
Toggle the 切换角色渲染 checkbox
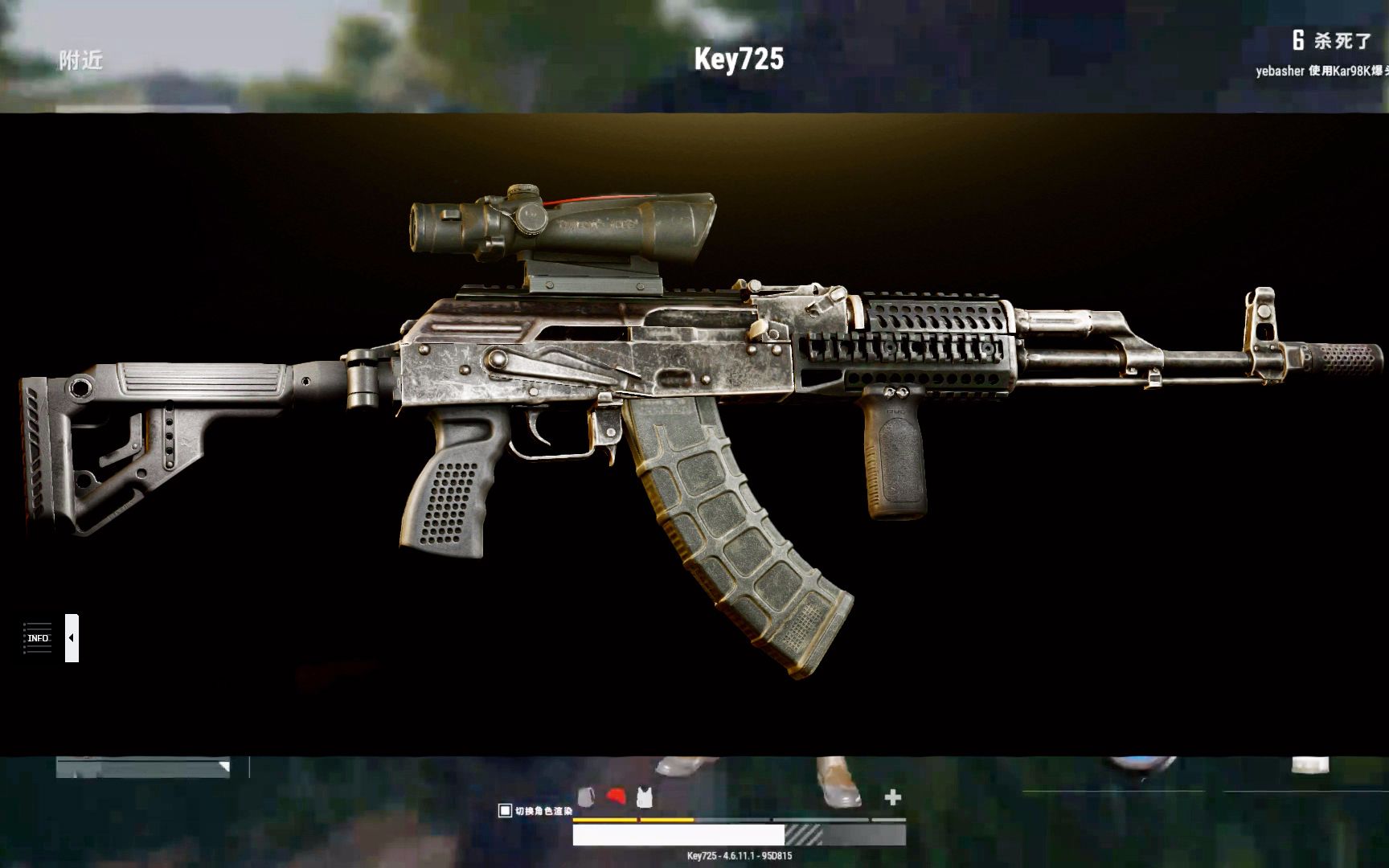click(505, 810)
